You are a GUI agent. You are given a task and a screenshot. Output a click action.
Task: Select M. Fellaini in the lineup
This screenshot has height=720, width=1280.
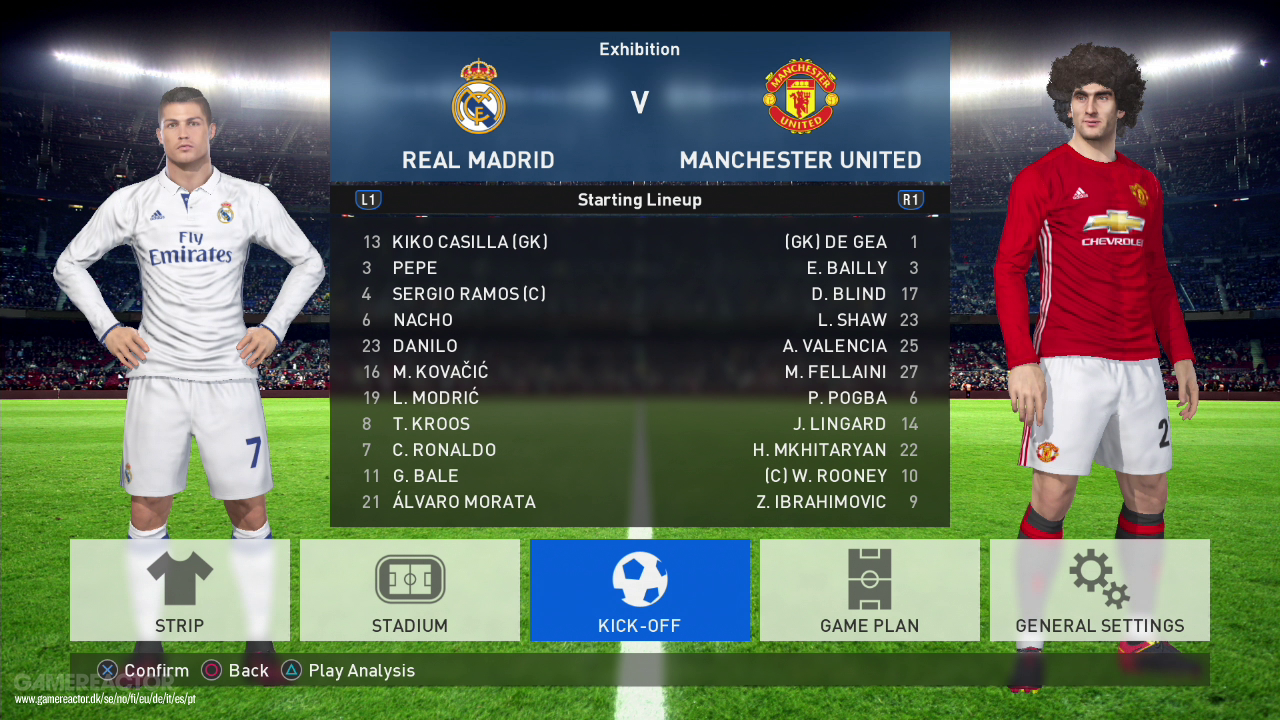tap(836, 372)
